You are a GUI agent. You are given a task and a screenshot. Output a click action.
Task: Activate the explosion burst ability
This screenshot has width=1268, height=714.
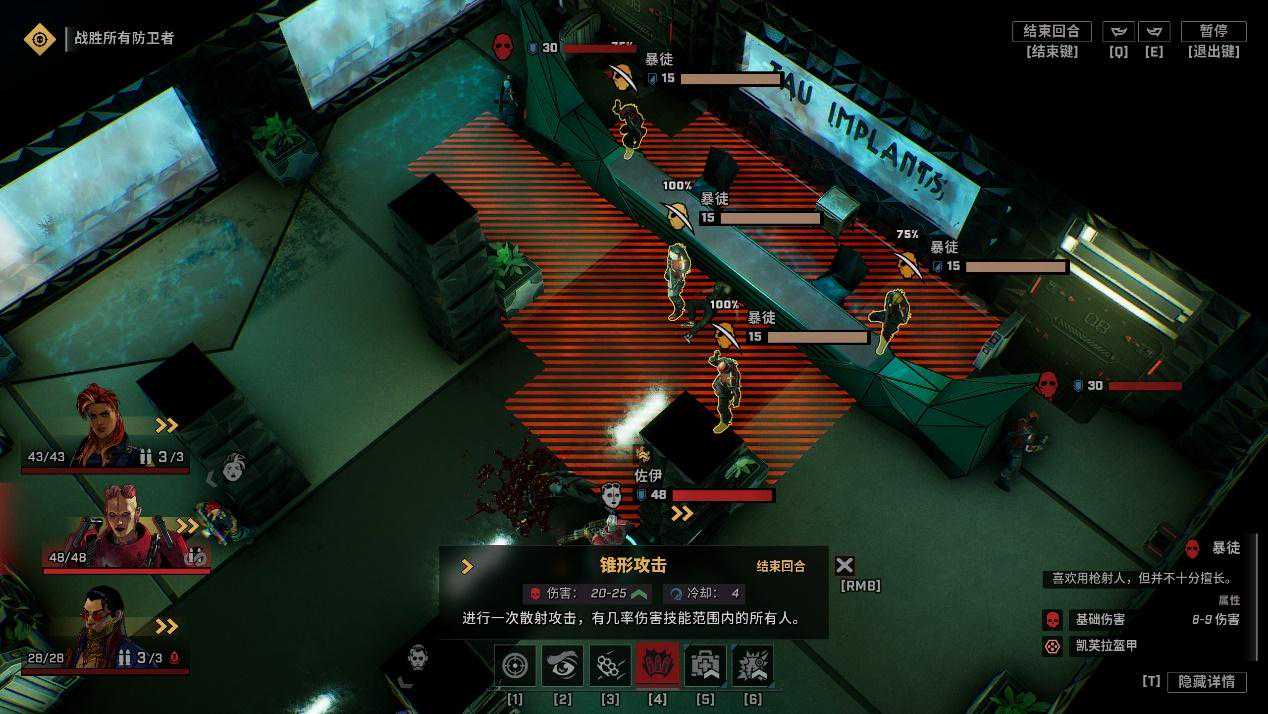tap(752, 665)
